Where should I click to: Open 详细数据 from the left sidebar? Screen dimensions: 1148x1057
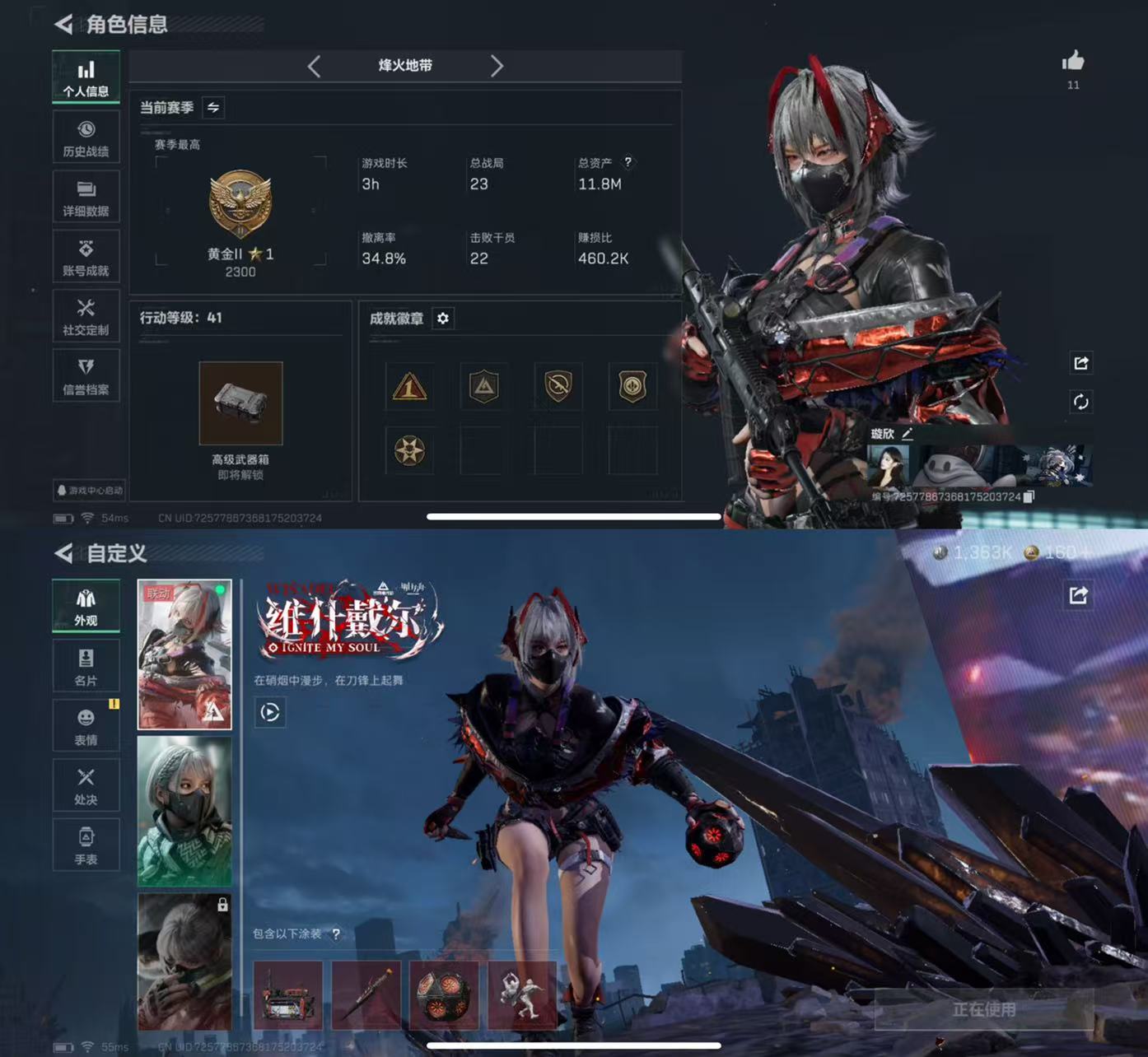click(x=86, y=196)
